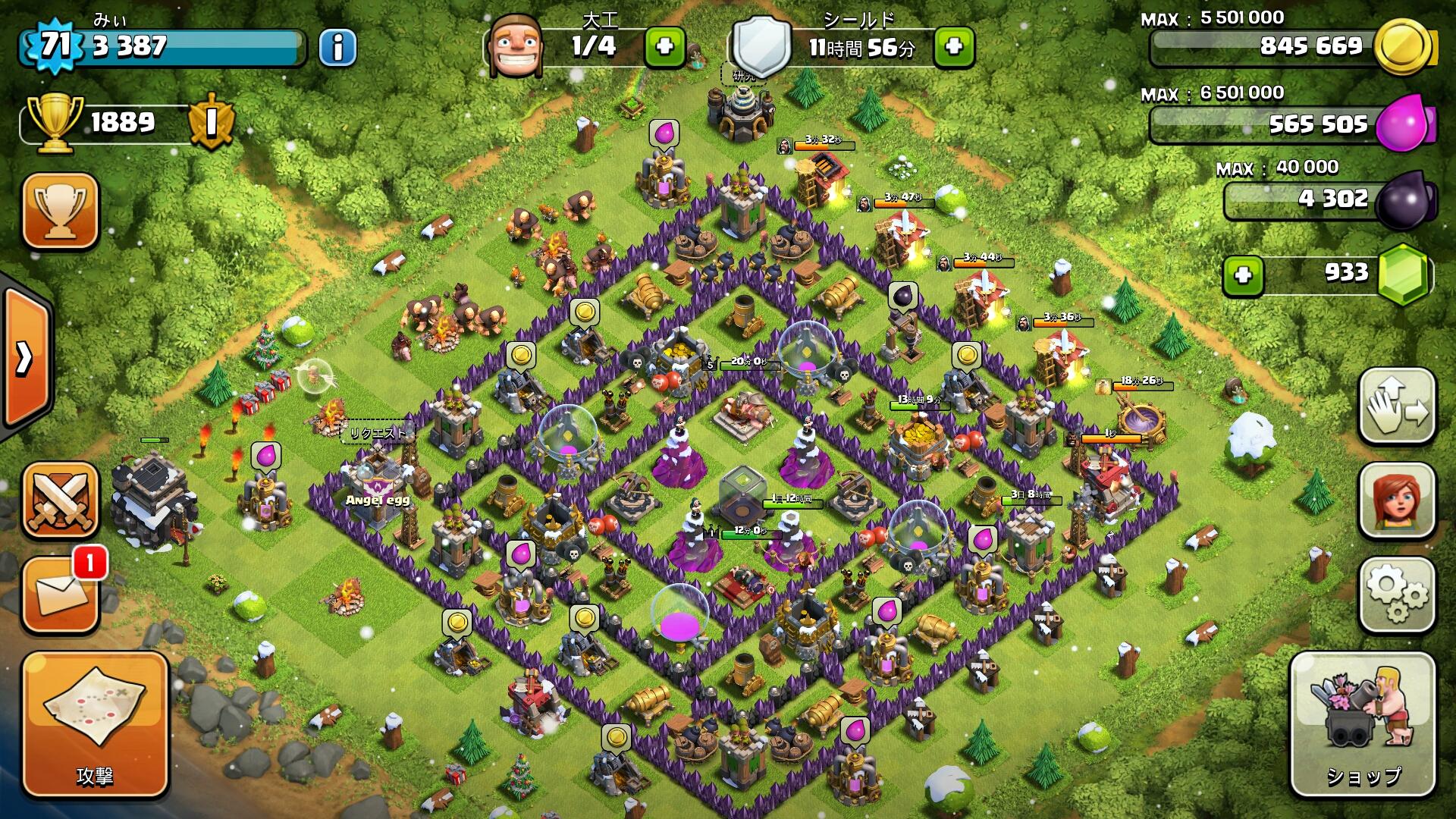The image size is (1456, 819).
Task: Open the crossed swords battle log
Action: [61, 499]
